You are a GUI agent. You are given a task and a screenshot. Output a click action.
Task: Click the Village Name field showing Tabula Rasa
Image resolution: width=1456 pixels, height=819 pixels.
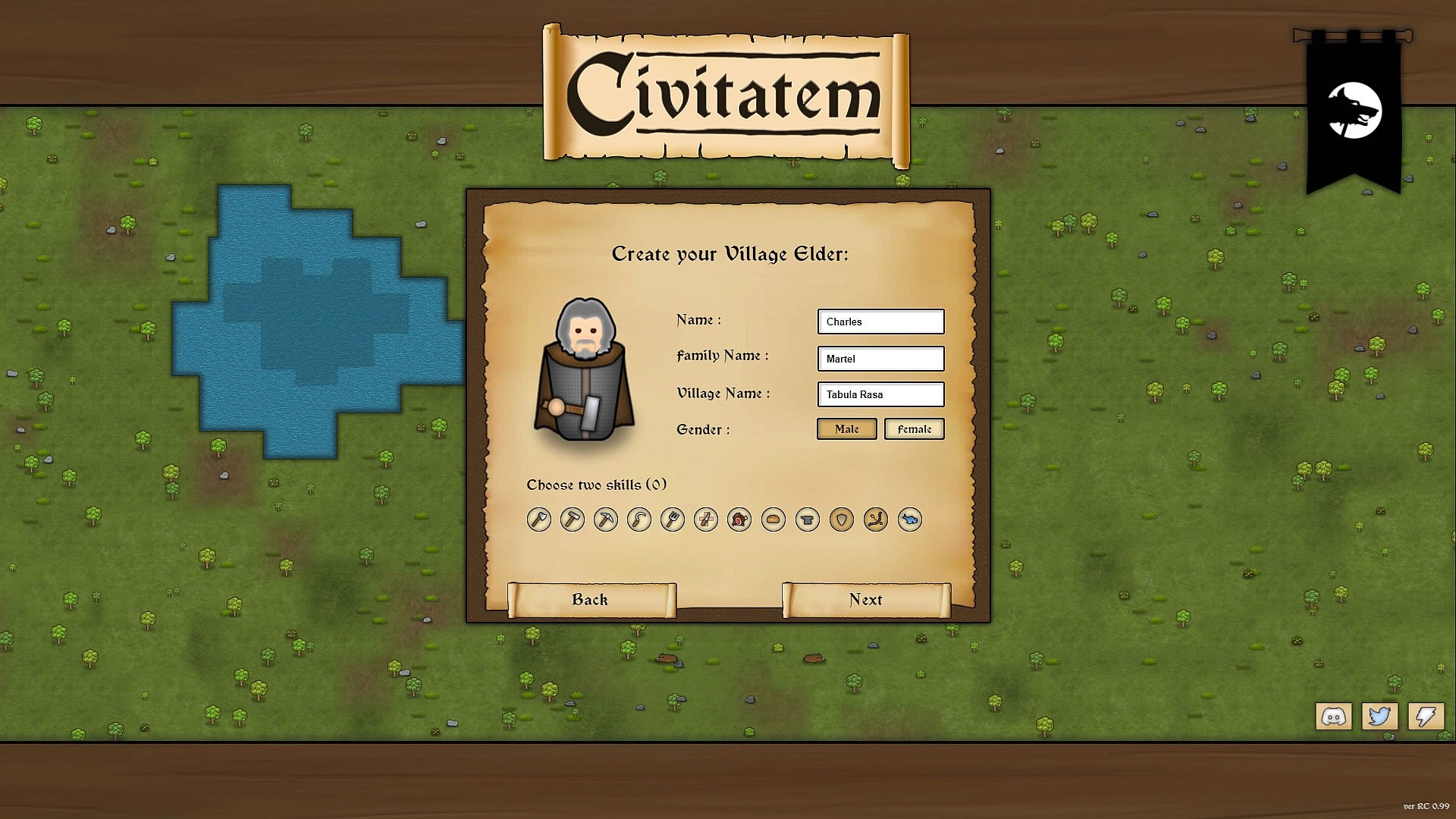(x=880, y=394)
